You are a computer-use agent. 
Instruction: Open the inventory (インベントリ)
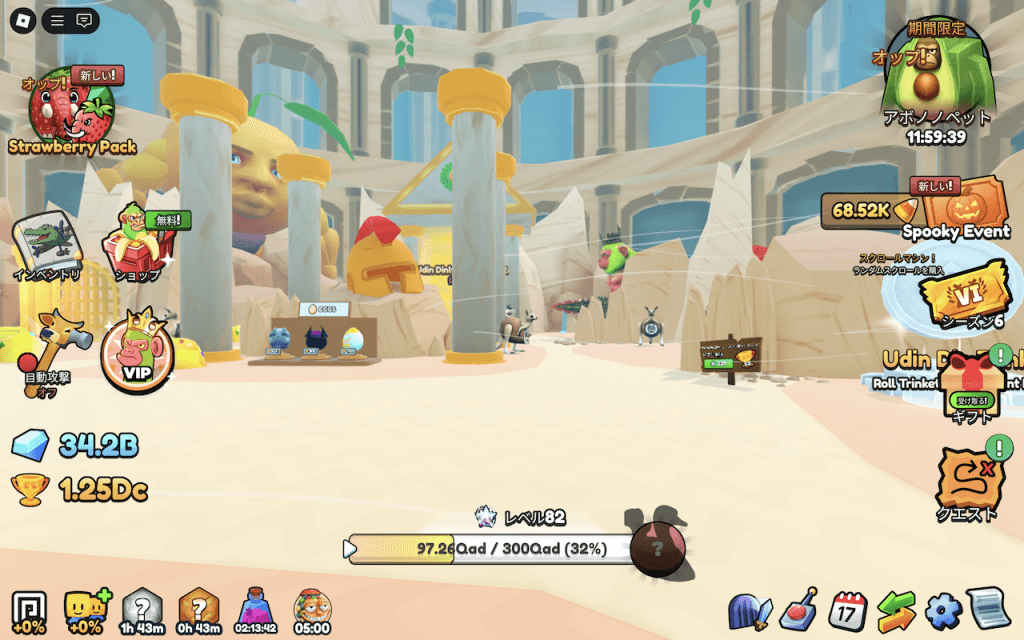pos(47,243)
